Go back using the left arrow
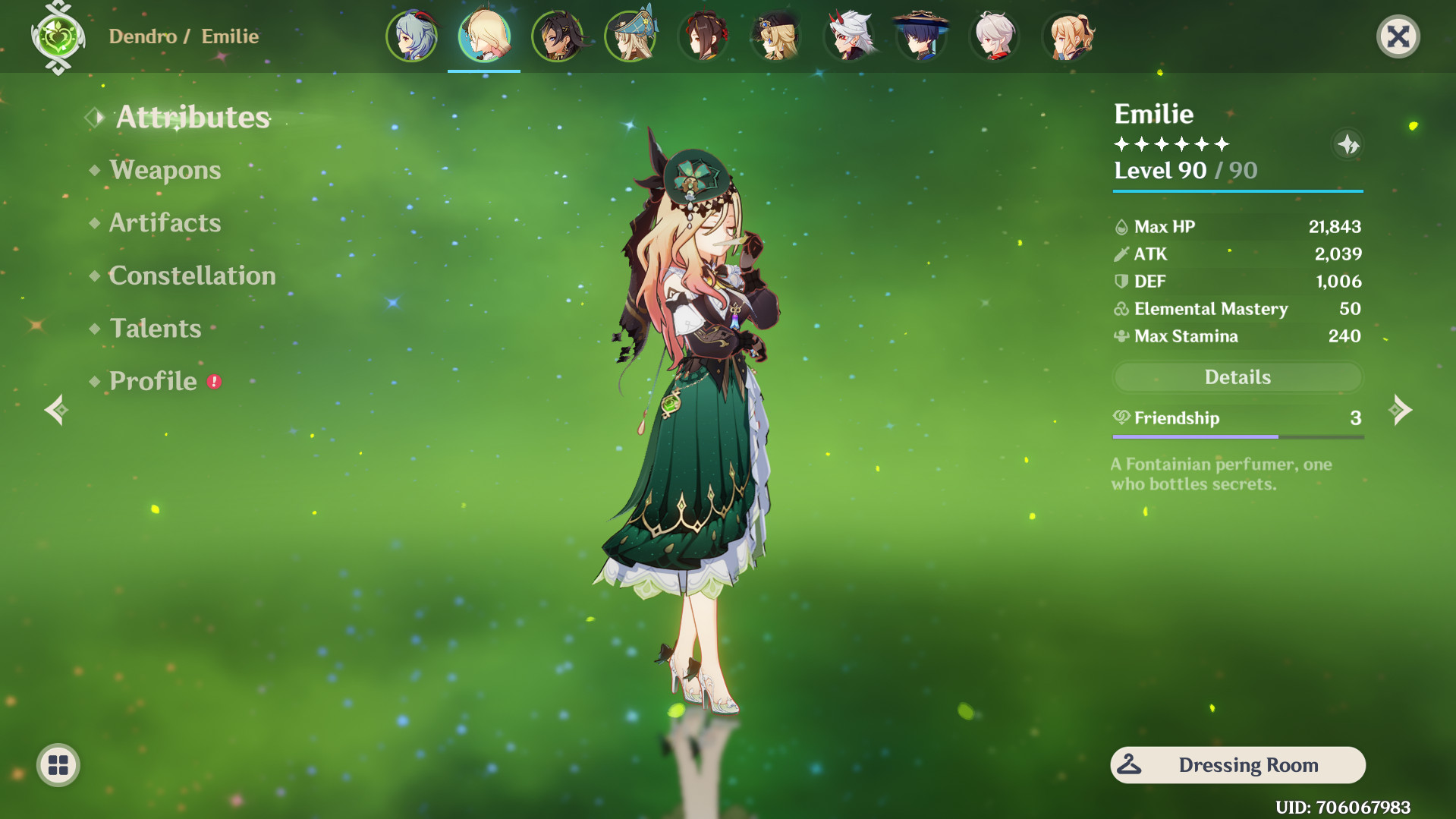This screenshot has height=819, width=1456. [x=55, y=410]
